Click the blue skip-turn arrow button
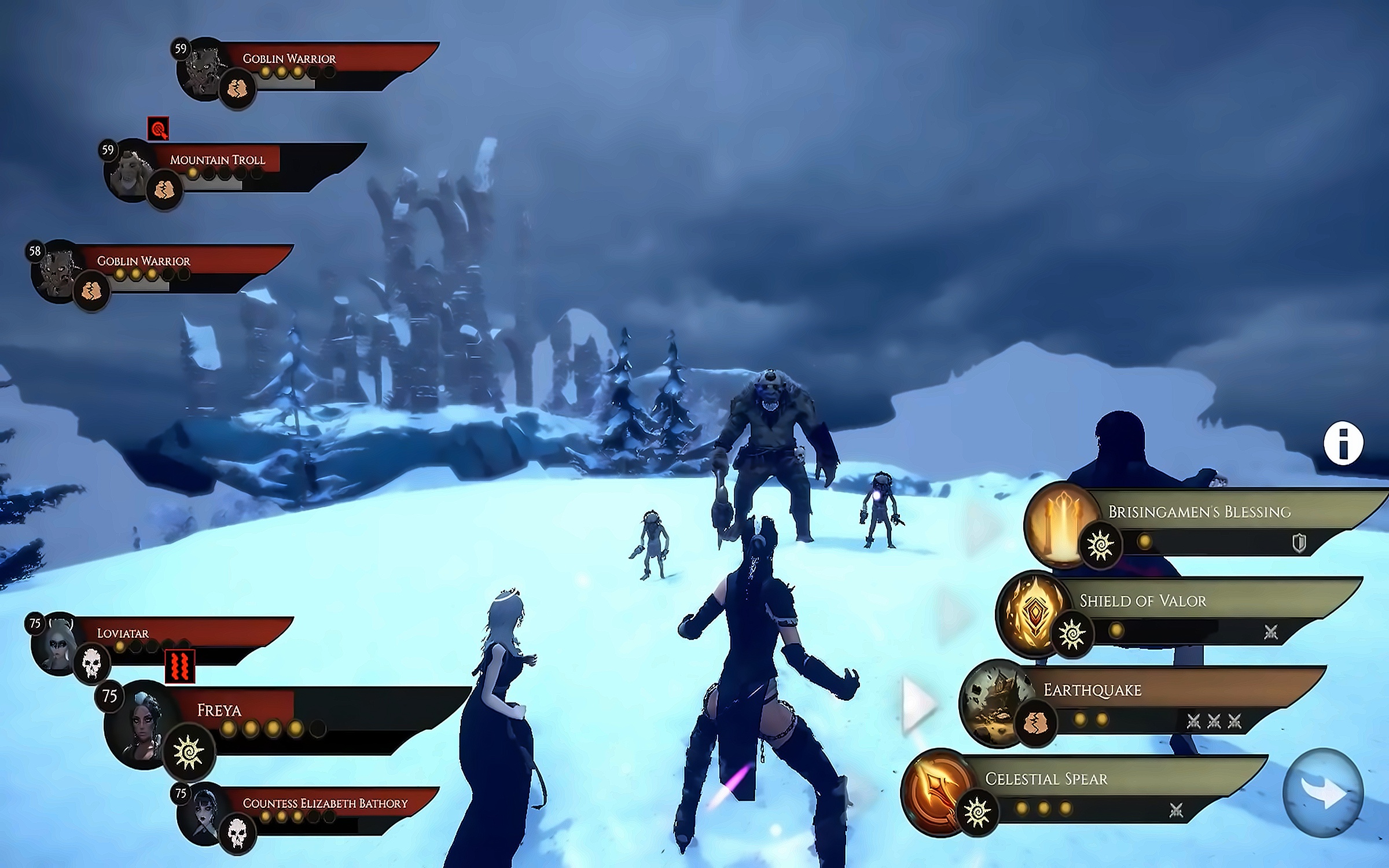This screenshot has width=1389, height=868. 1323,793
